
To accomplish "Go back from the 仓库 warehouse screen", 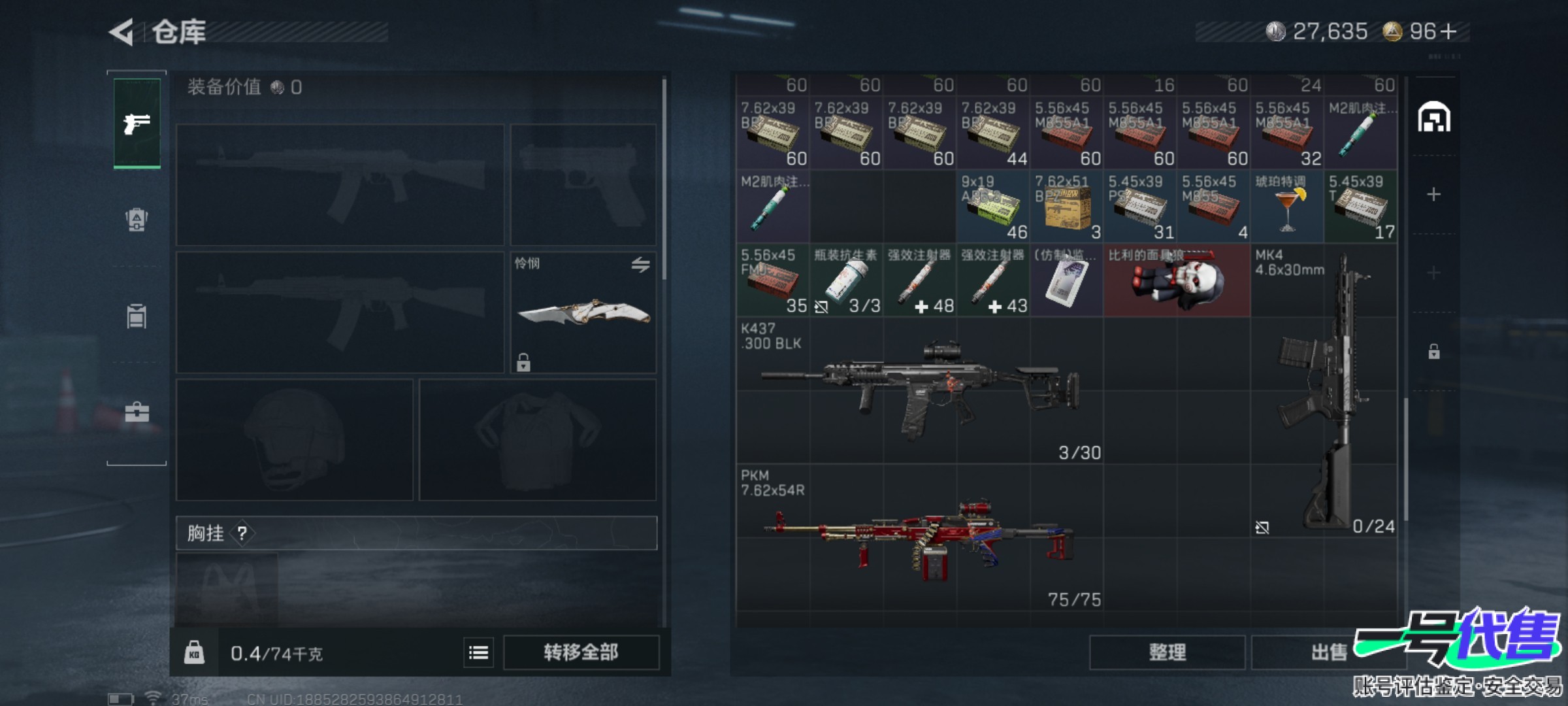I will [123, 32].
